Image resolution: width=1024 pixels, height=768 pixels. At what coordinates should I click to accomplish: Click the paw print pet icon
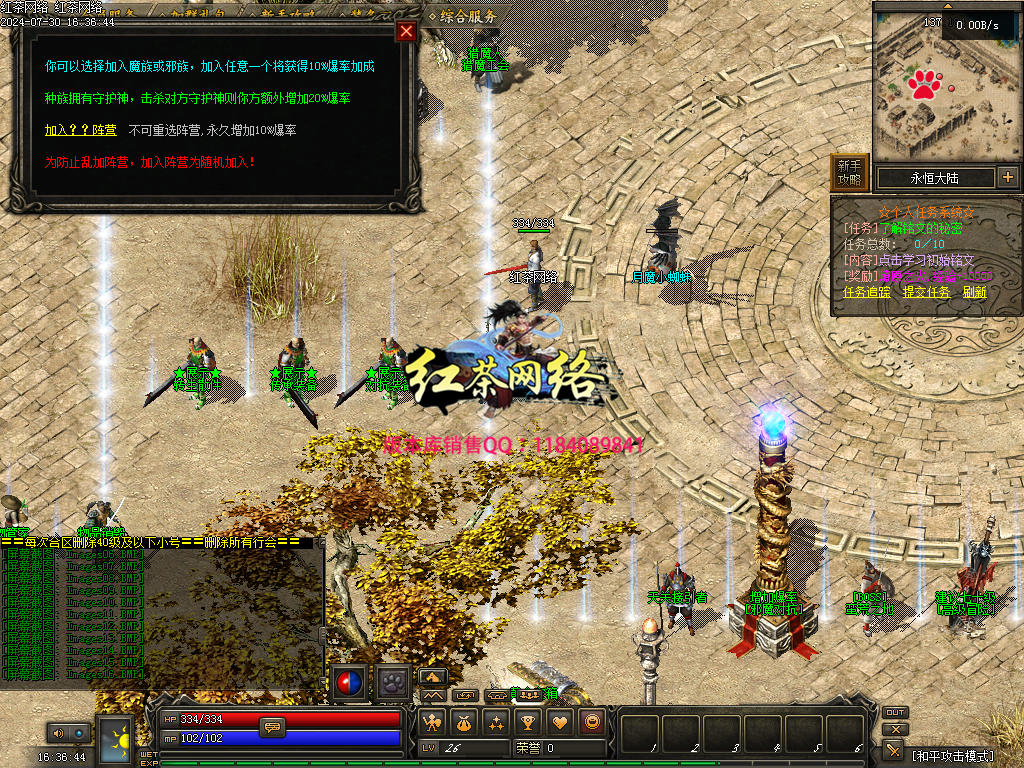click(393, 680)
